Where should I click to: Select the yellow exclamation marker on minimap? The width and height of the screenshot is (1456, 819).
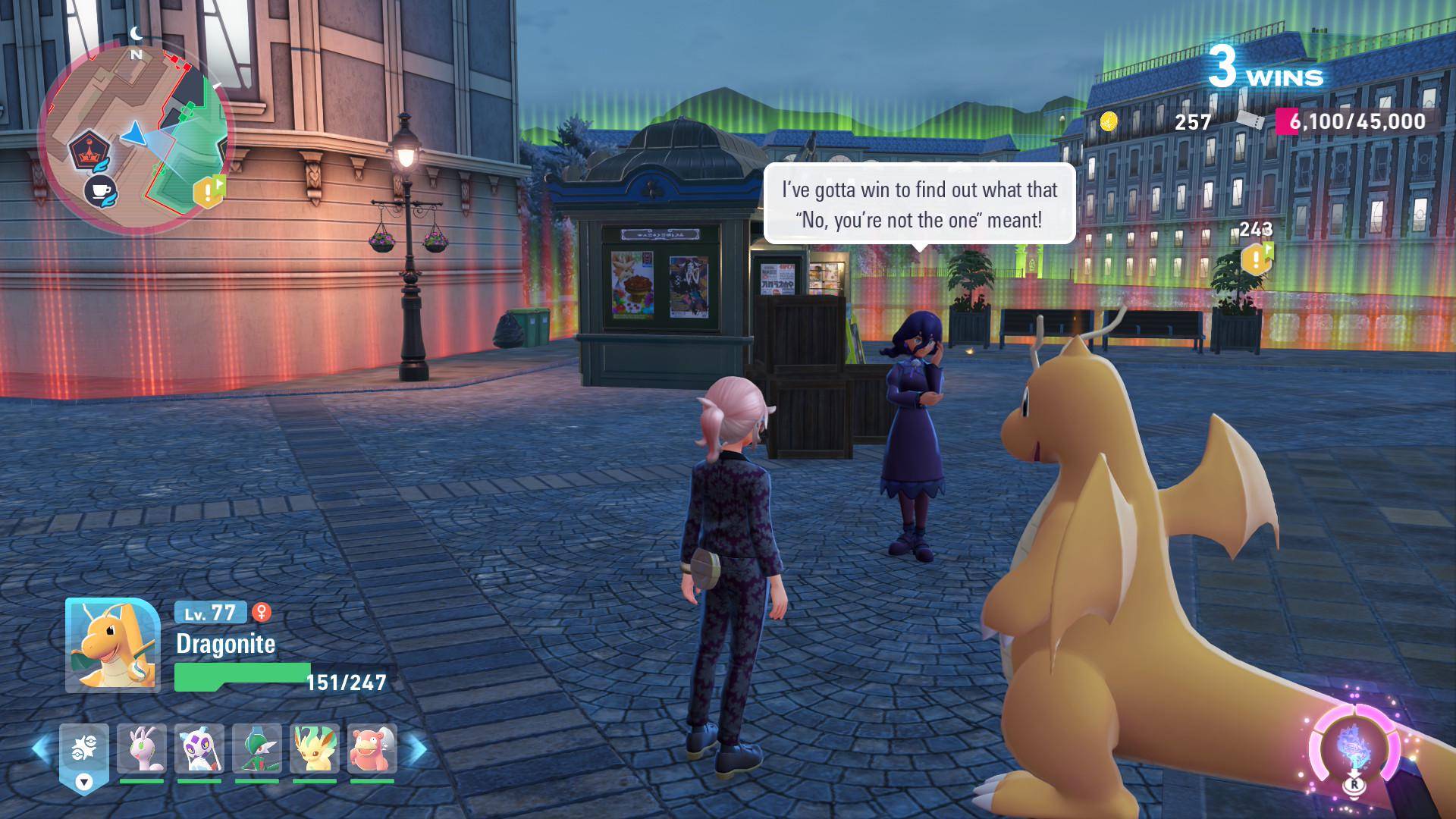[209, 190]
